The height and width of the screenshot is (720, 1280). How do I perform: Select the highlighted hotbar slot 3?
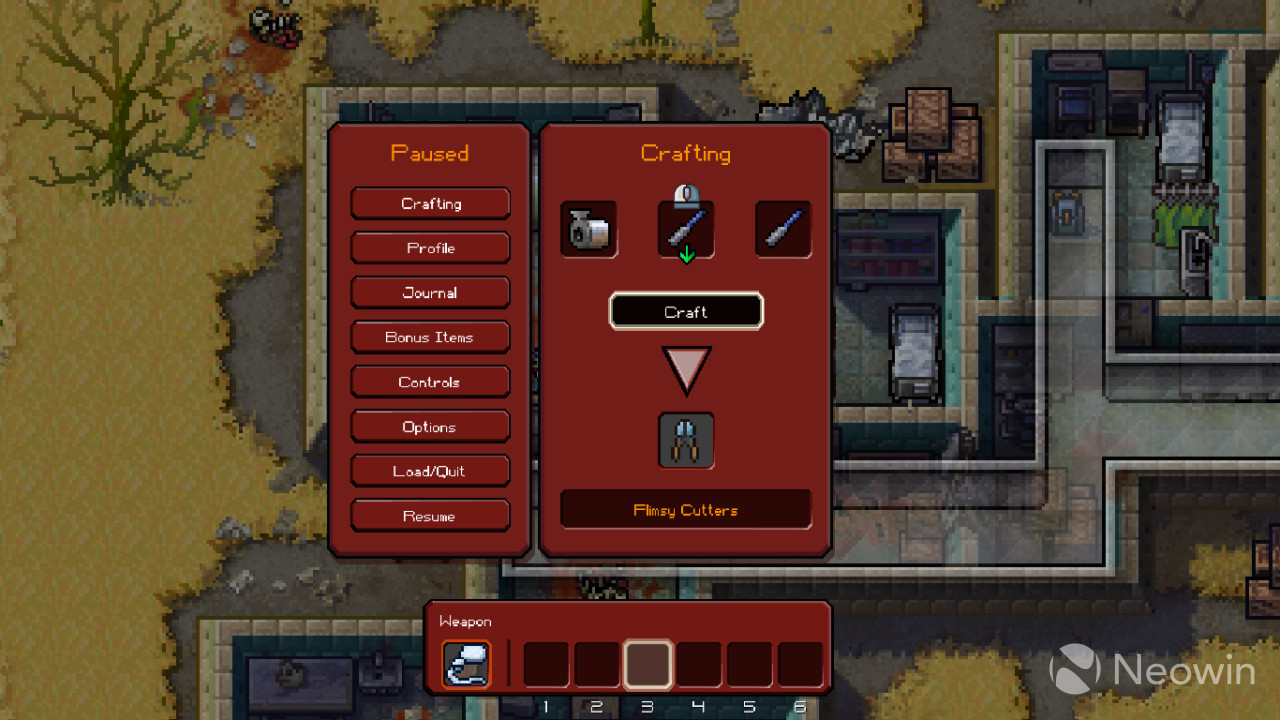pyautogui.click(x=648, y=665)
